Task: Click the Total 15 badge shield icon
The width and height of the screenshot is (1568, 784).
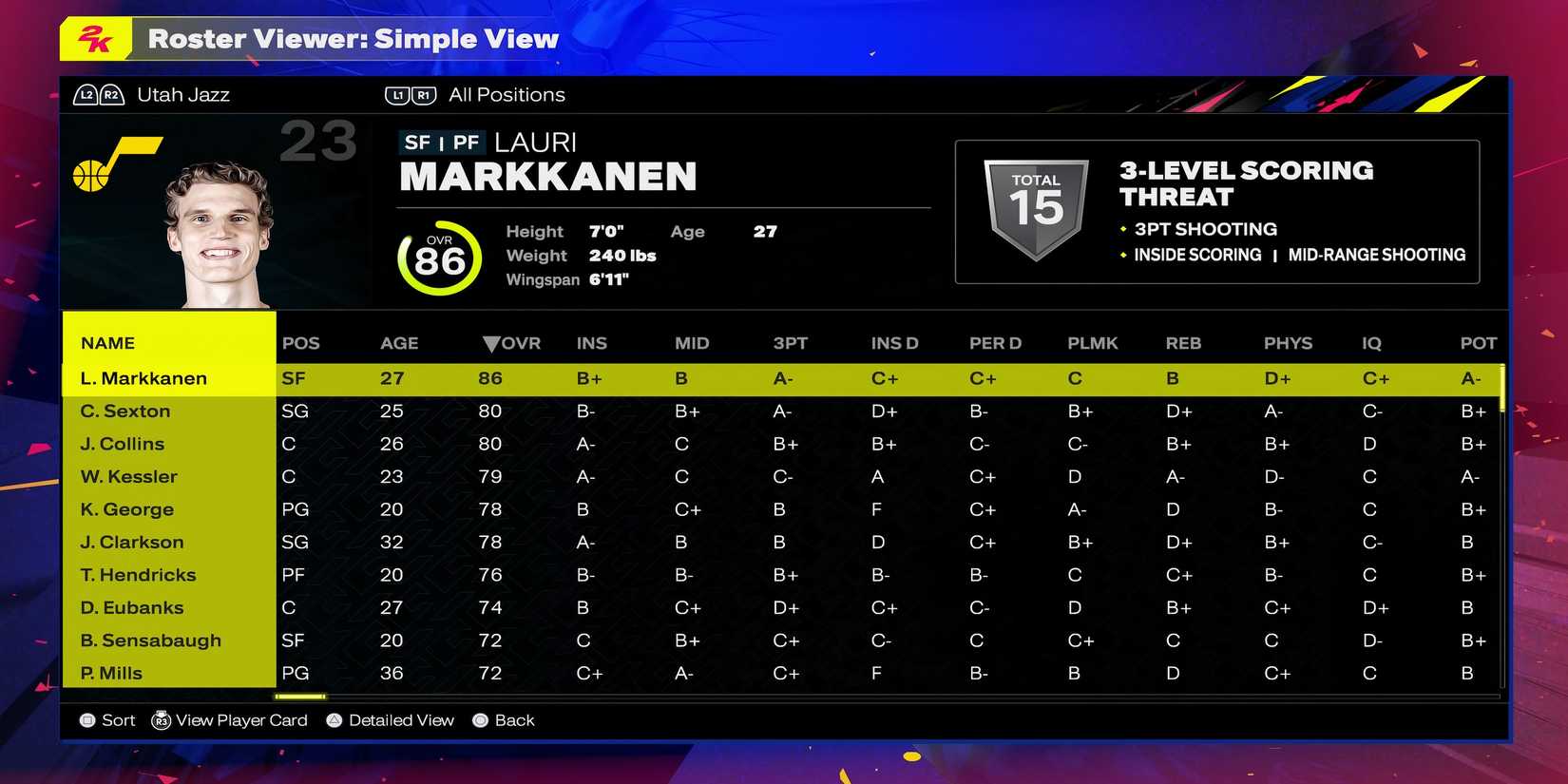Action: click(1035, 203)
